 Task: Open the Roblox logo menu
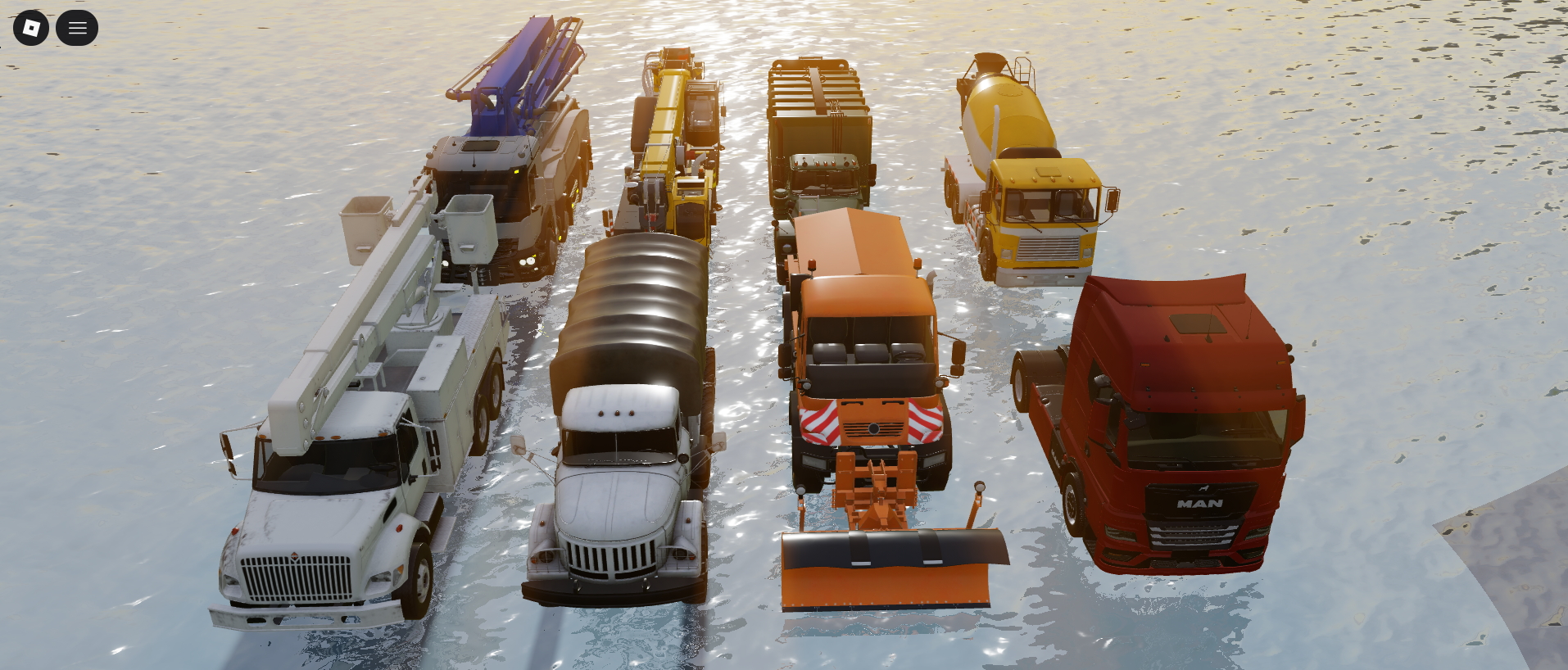click(x=31, y=29)
